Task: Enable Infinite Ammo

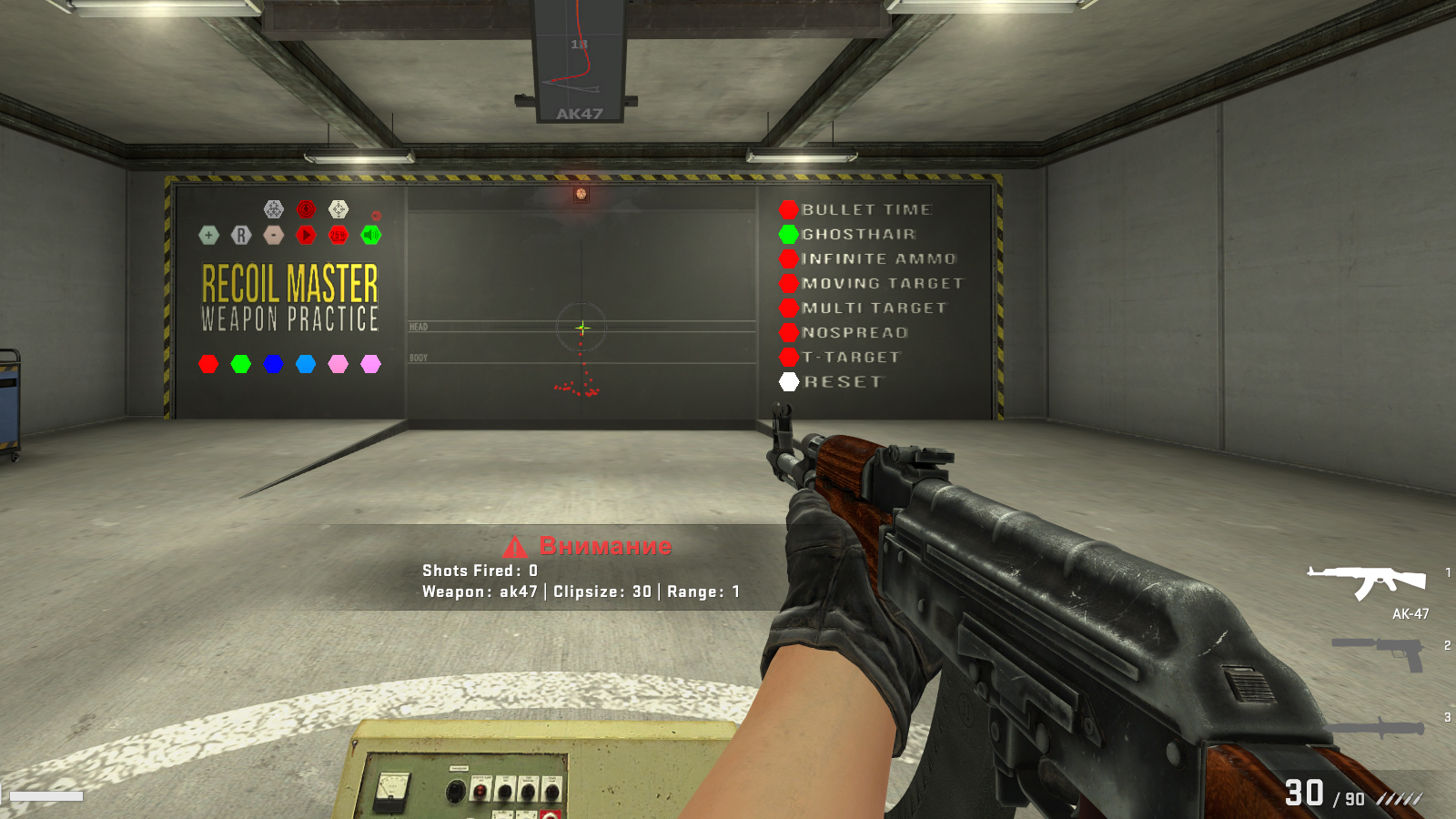Action: pos(789,258)
